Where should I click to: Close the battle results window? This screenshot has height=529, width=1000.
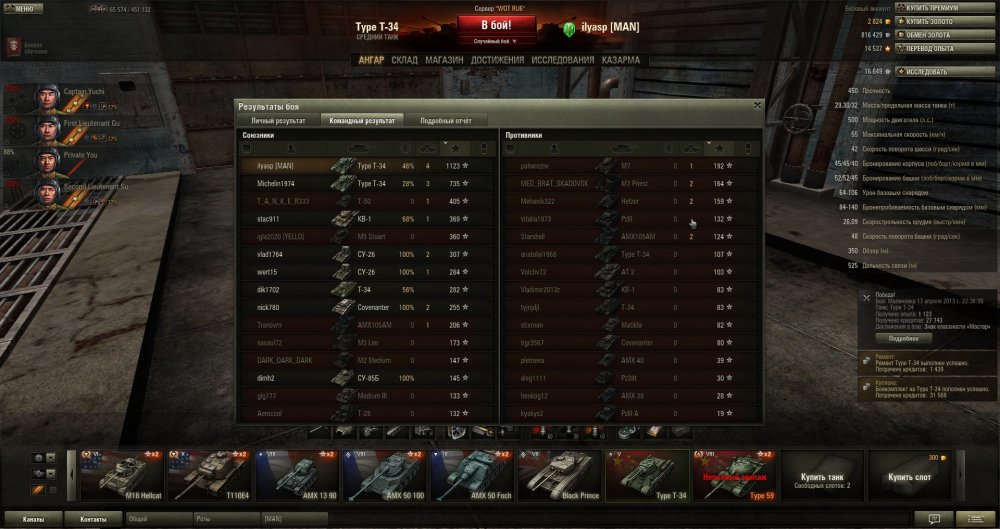point(757,105)
